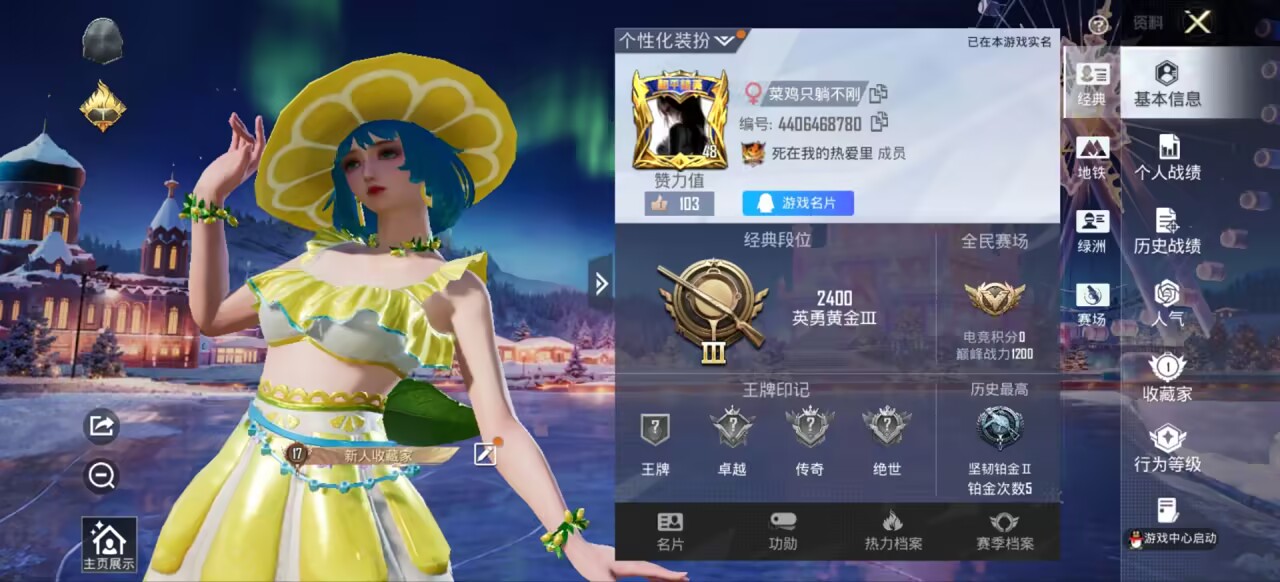Open the 名片 card tab at bottom
The width and height of the screenshot is (1280, 582).
pyautogui.click(x=670, y=532)
